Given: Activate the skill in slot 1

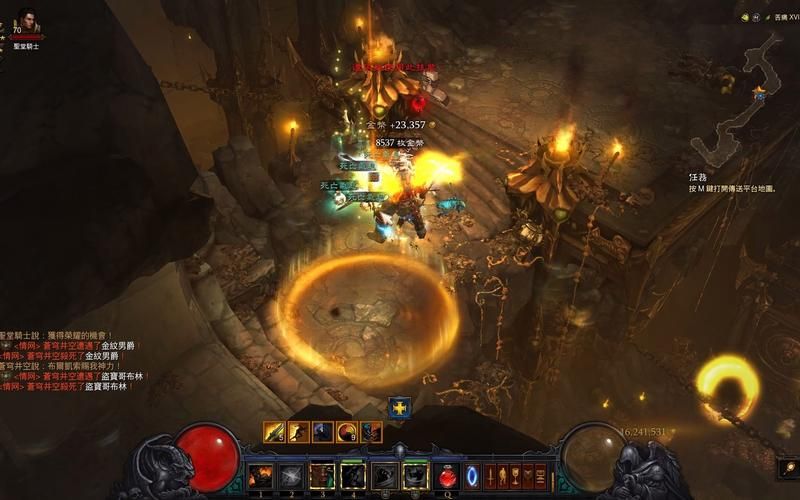Looking at the screenshot, I should [261, 476].
